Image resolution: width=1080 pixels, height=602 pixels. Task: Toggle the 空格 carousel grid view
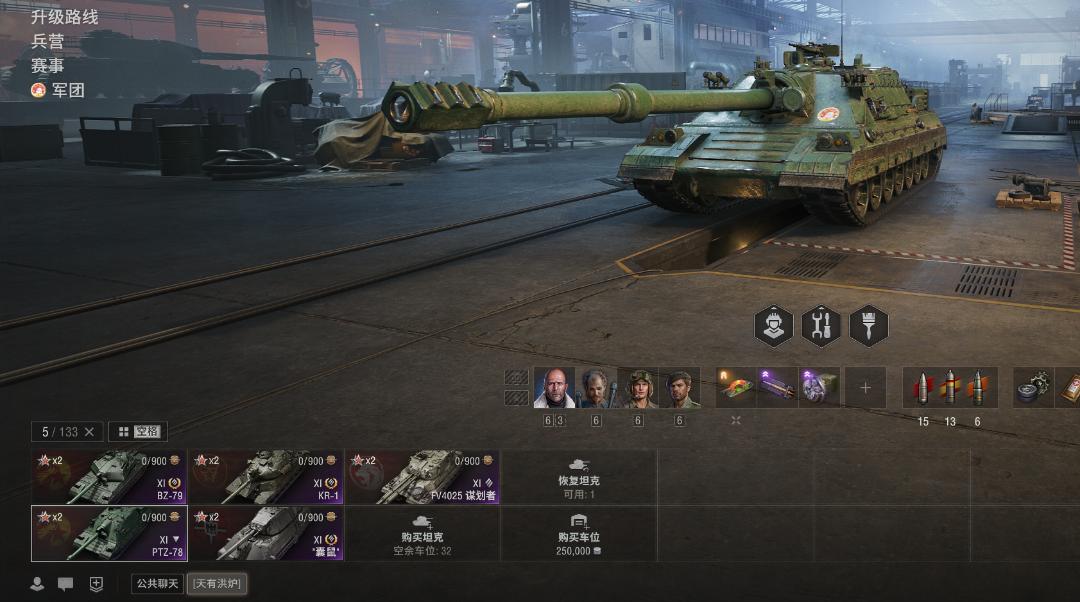pyautogui.click(x=138, y=432)
